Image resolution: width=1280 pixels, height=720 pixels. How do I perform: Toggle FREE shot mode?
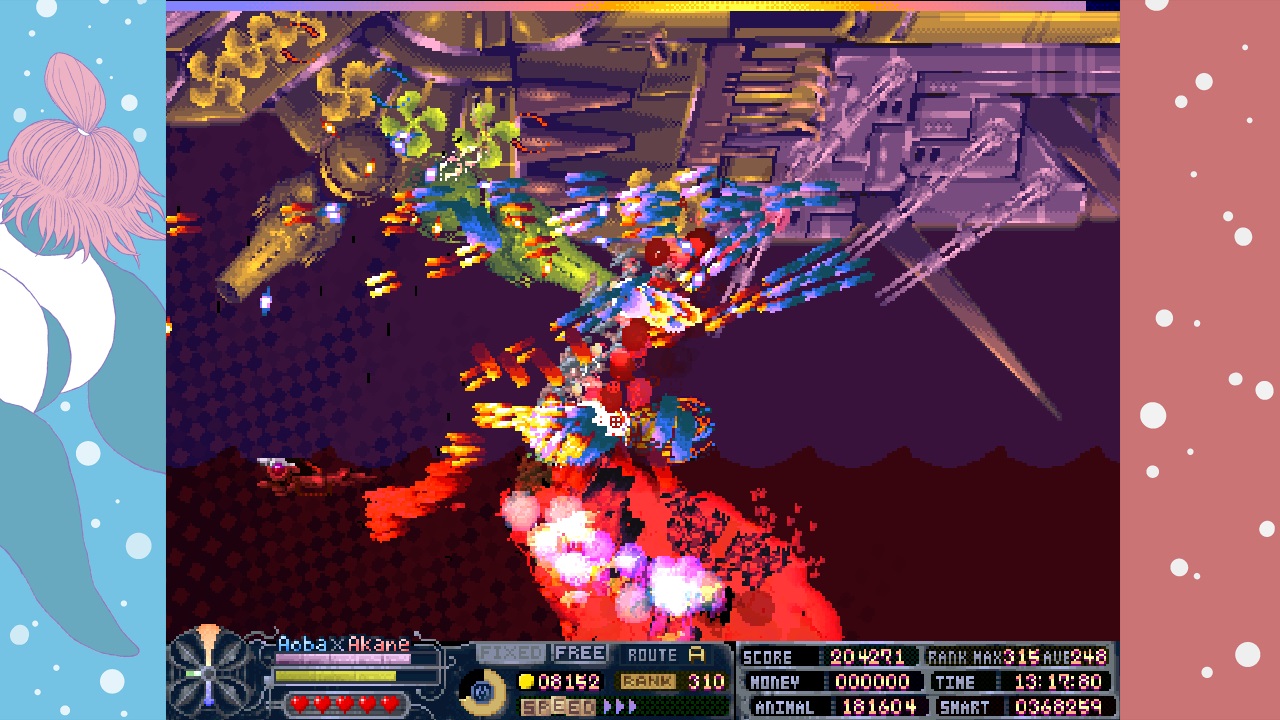click(x=580, y=653)
